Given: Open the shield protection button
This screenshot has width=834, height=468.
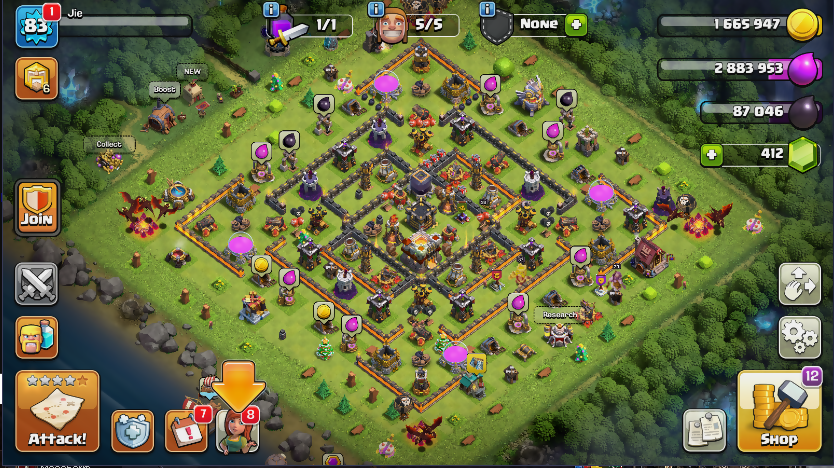Looking at the screenshot, I should click(132, 430).
